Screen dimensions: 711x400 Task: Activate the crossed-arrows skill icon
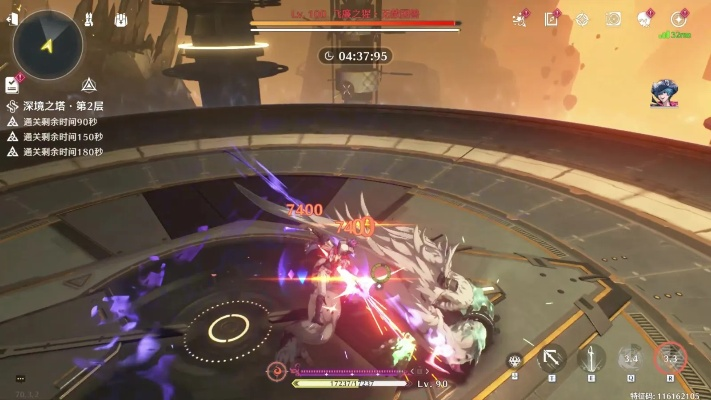point(551,357)
